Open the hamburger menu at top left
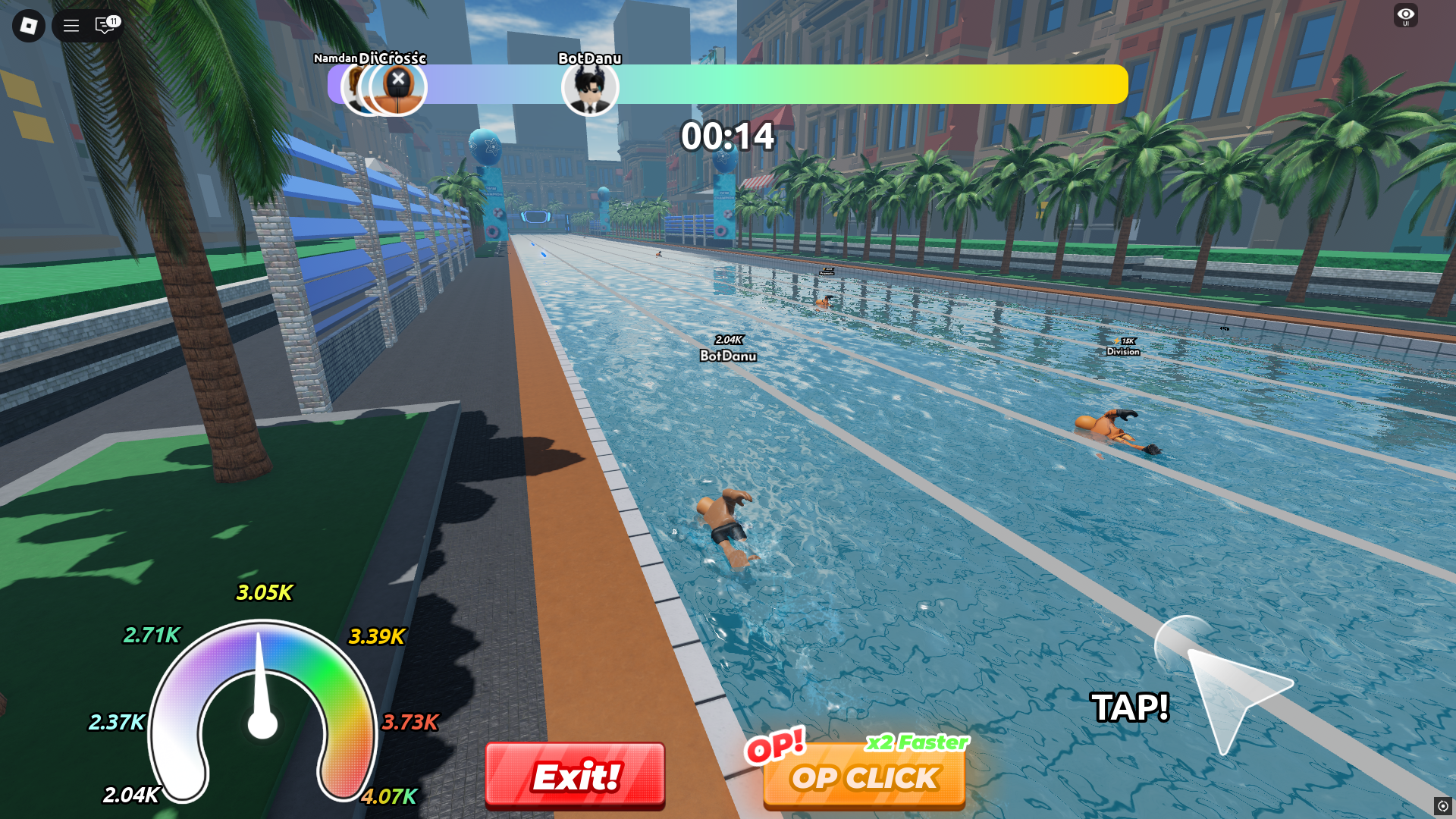Image resolution: width=1456 pixels, height=819 pixels. click(x=70, y=26)
